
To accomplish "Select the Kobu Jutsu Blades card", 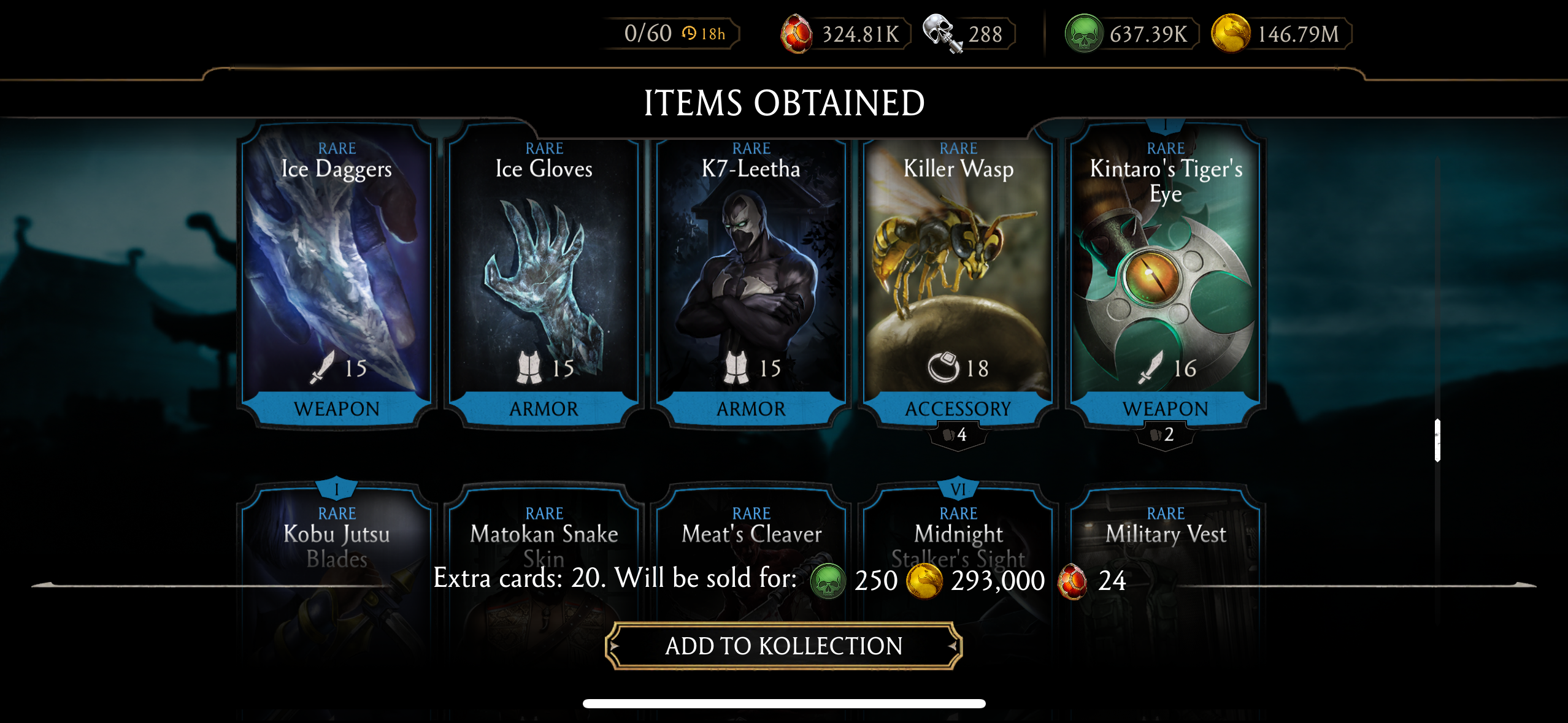I will 336,540.
